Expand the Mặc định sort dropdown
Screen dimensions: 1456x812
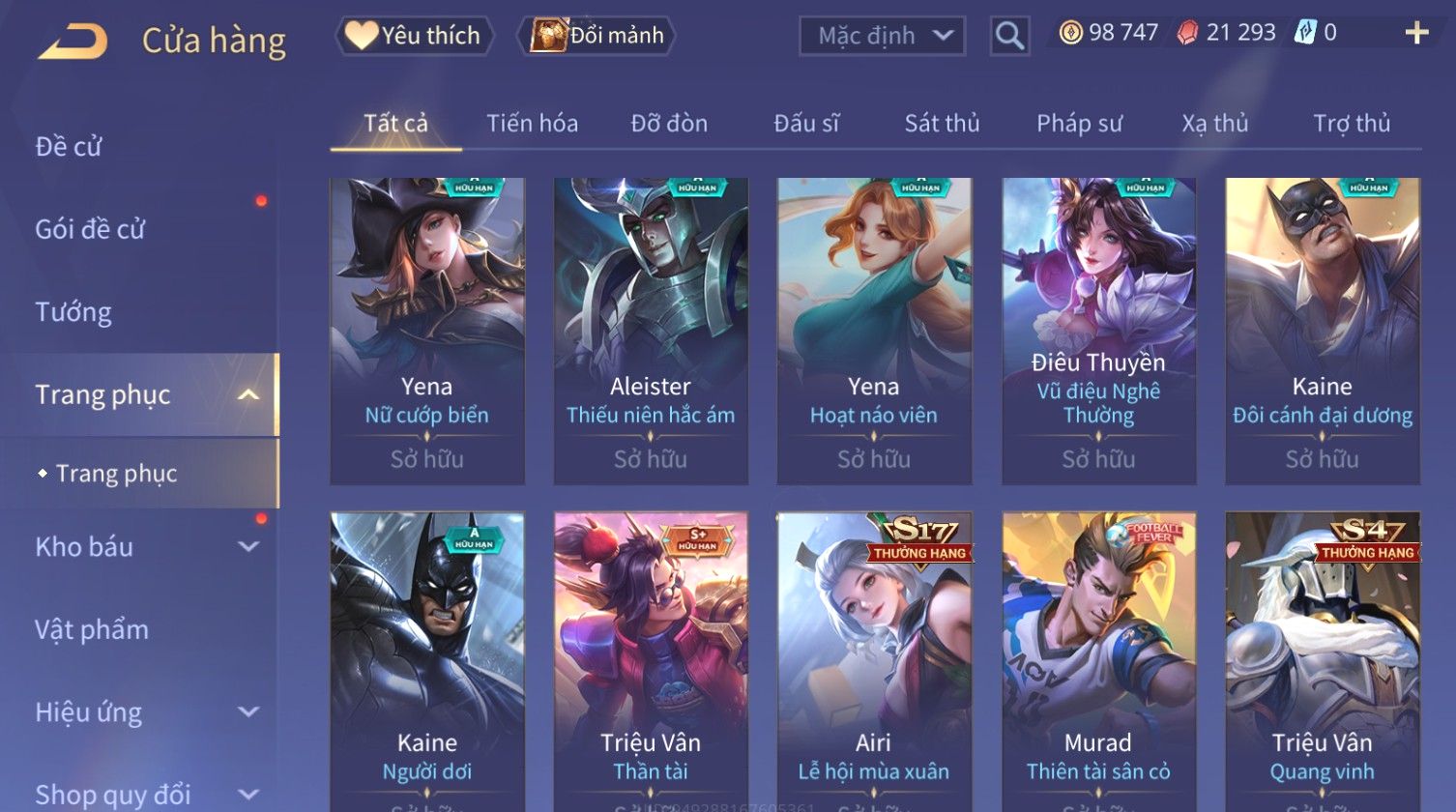pyautogui.click(x=882, y=37)
